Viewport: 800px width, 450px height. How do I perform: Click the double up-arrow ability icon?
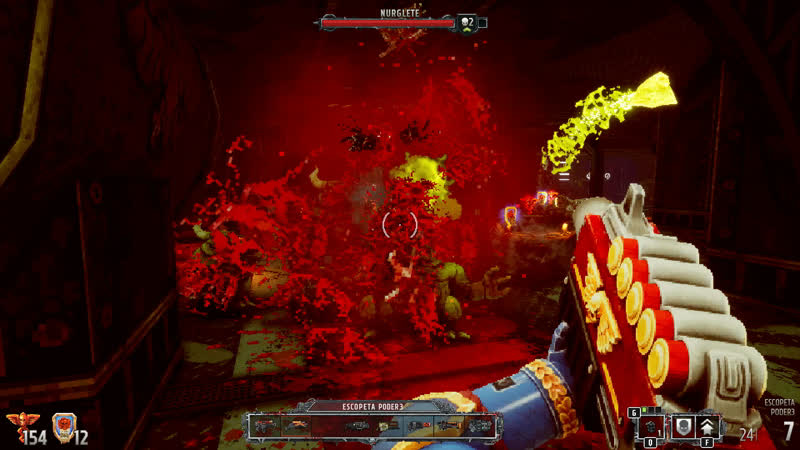[708, 427]
